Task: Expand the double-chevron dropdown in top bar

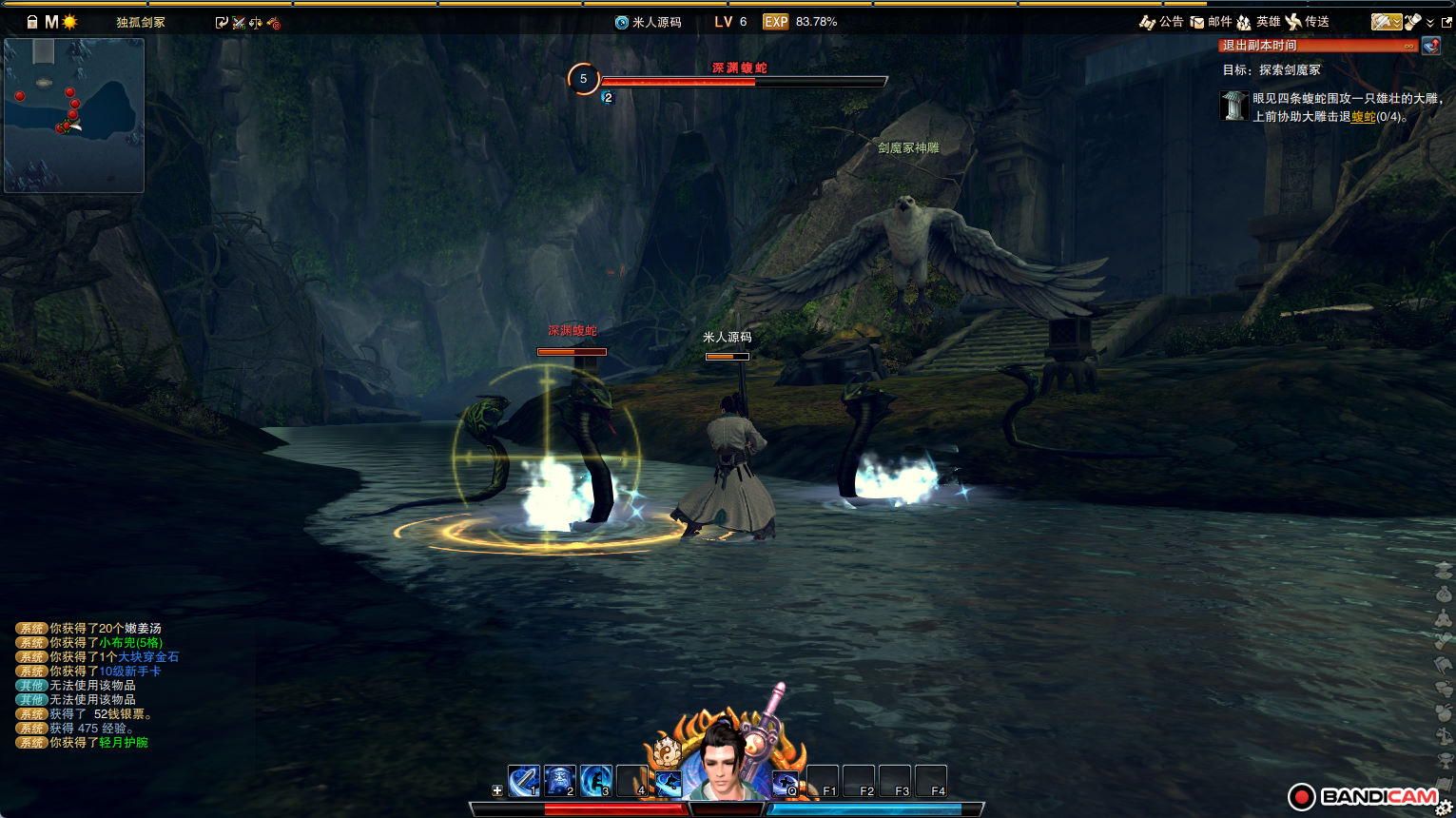Action: (1429, 23)
